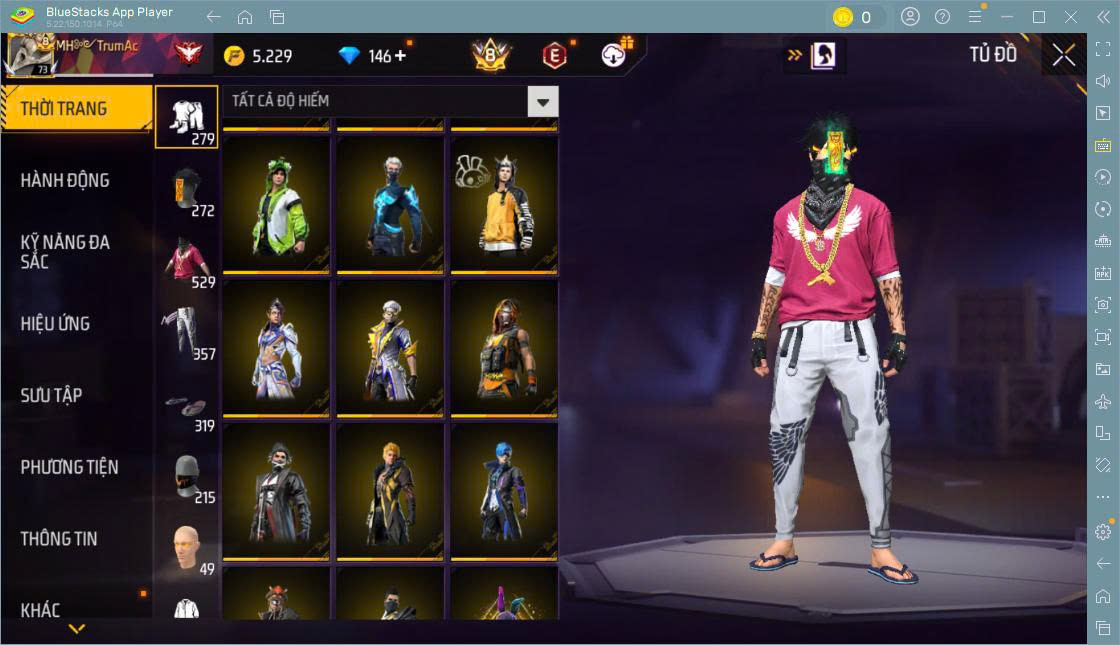Add diamonds with the plus button

[401, 55]
